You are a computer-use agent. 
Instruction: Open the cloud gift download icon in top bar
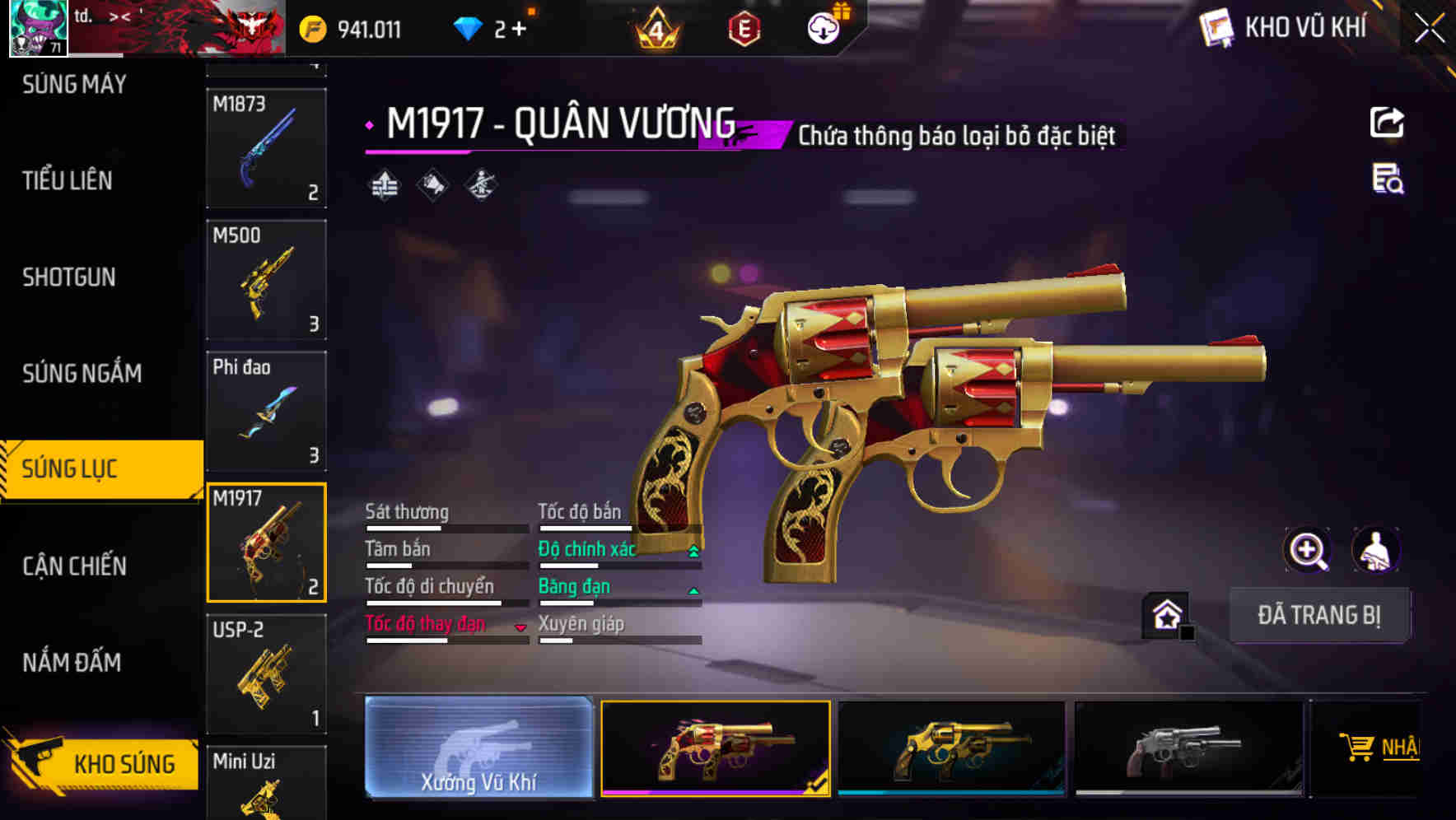click(x=824, y=26)
